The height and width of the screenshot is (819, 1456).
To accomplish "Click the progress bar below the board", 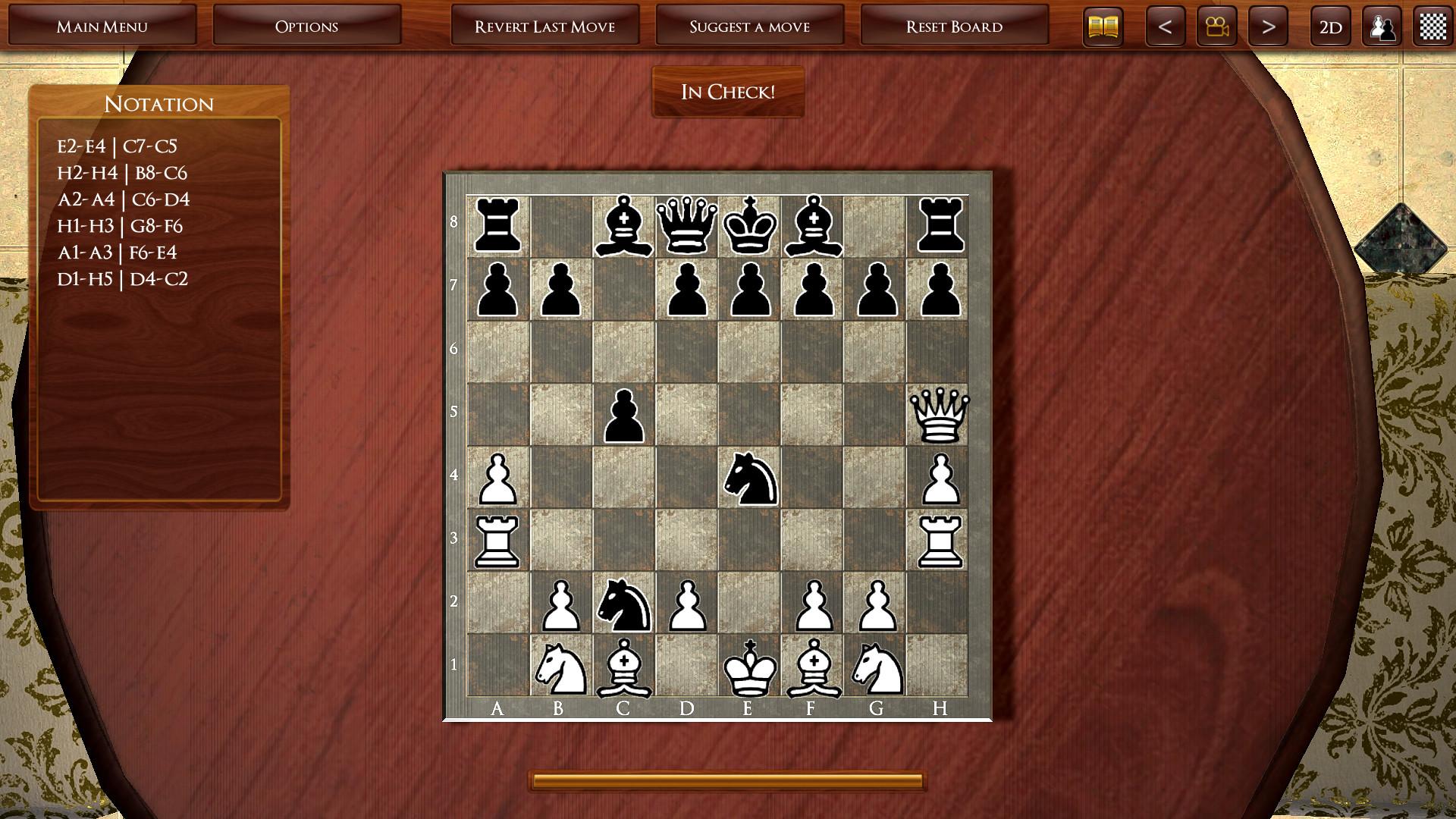I will click(x=727, y=778).
